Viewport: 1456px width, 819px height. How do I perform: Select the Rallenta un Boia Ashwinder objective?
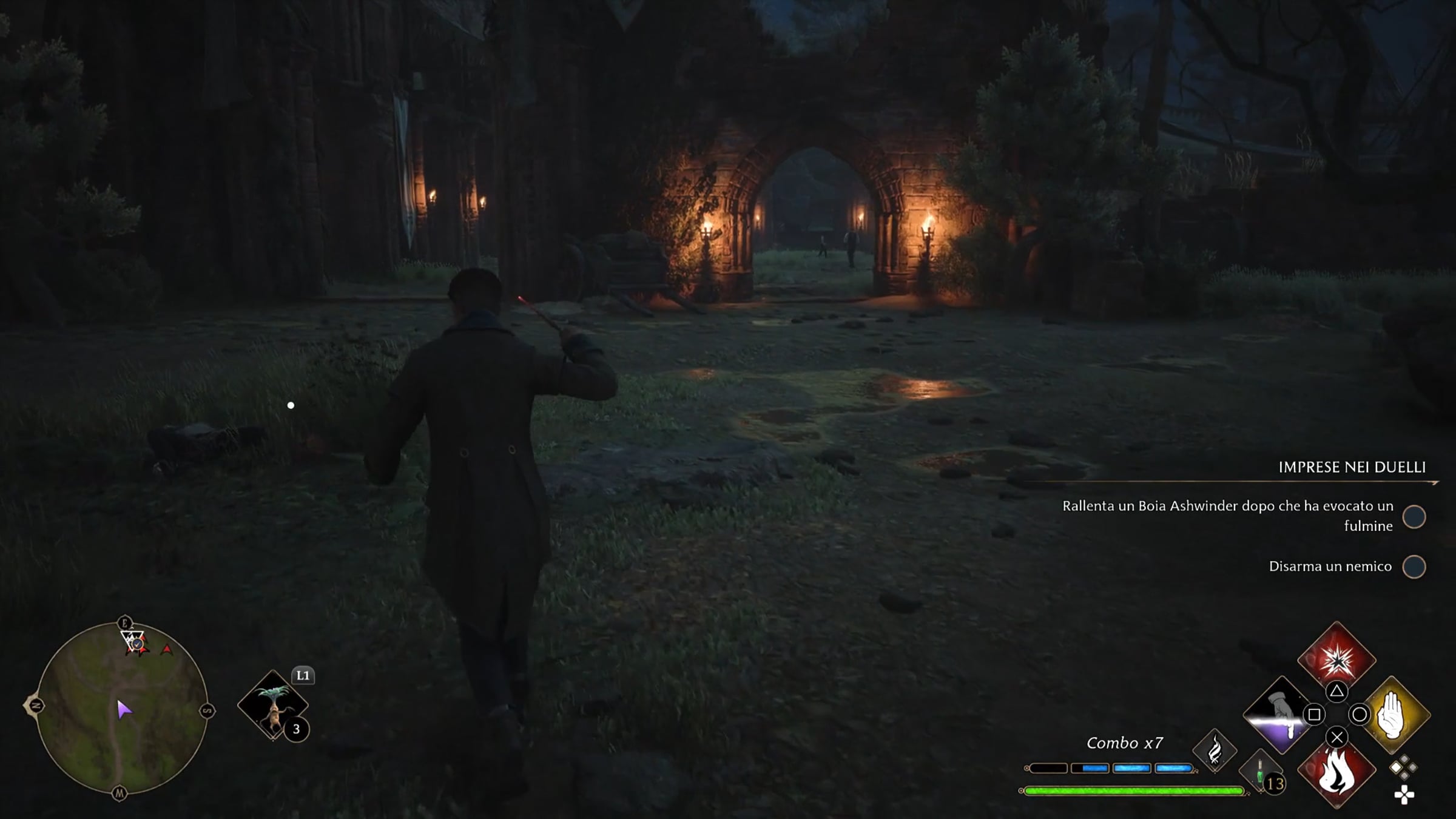click(1227, 516)
